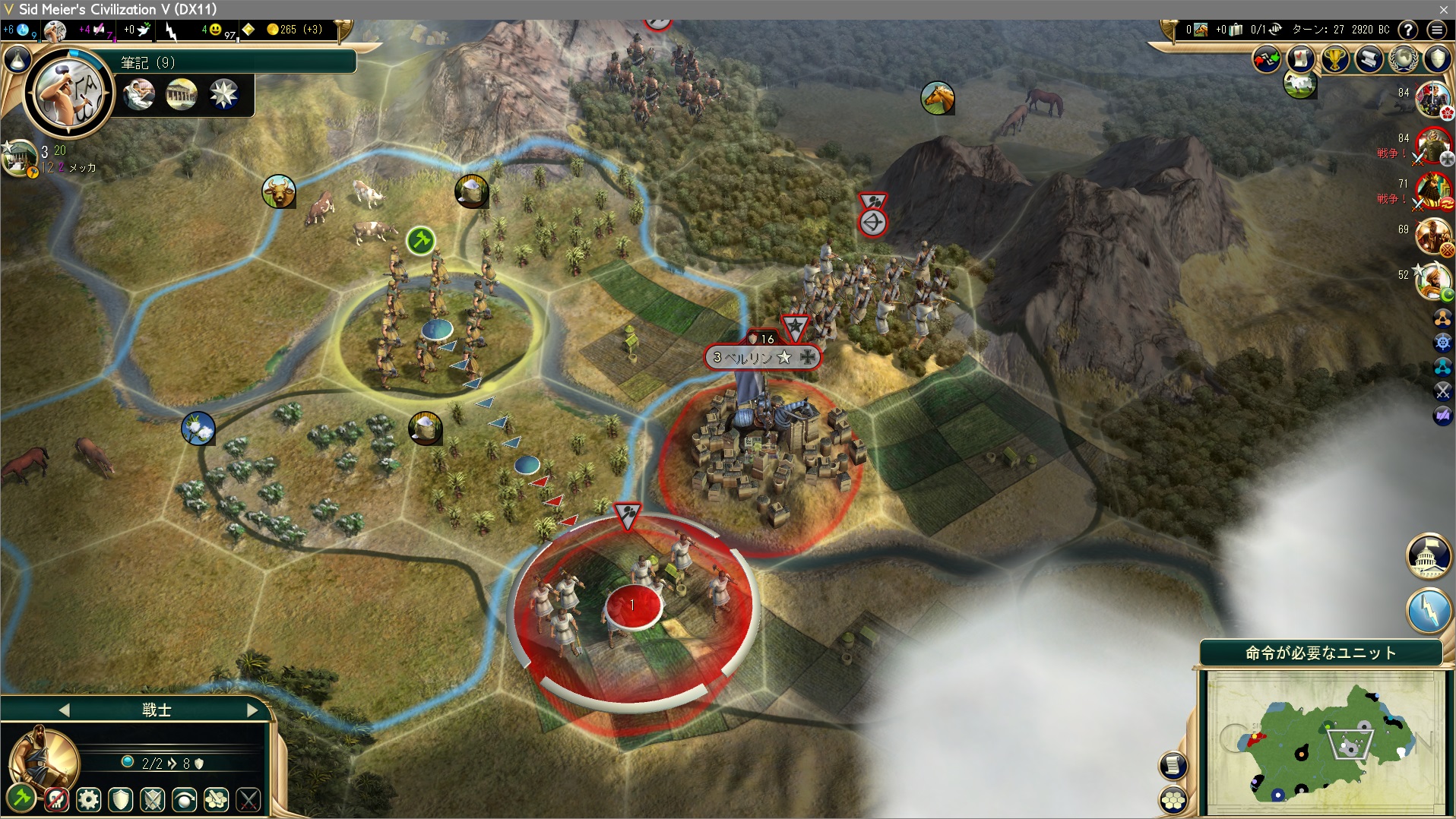Open the main menu hamburger button
Screen dimensions: 1456x819
pos(1436,30)
